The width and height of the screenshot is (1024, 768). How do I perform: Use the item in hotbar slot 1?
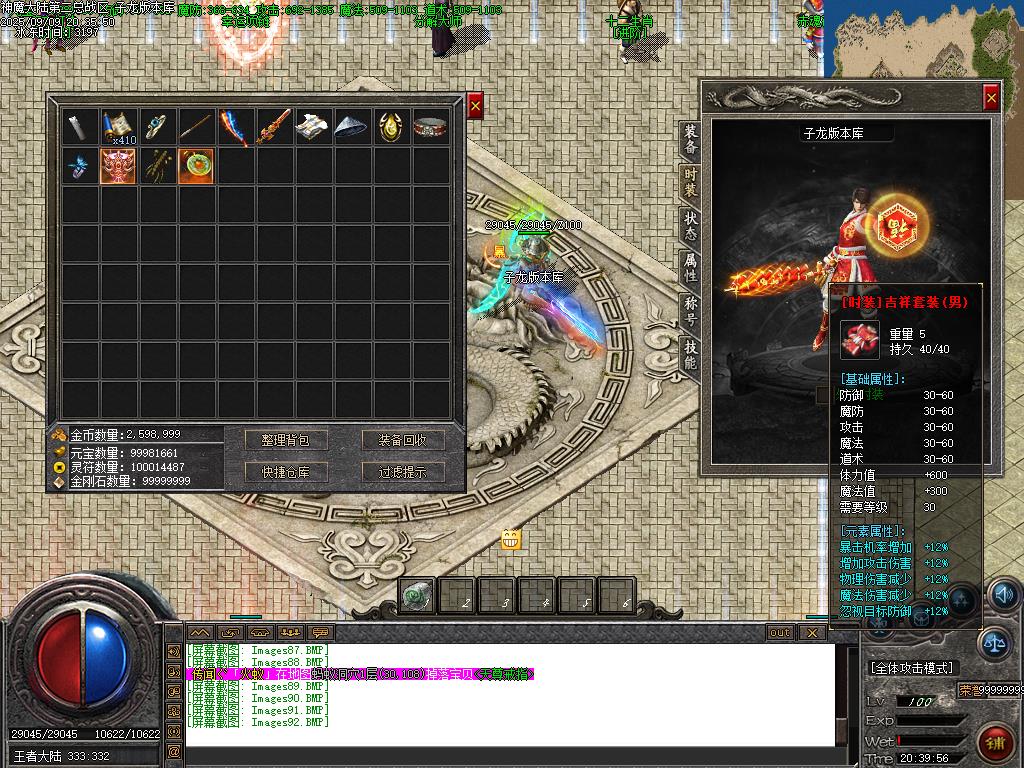click(418, 596)
